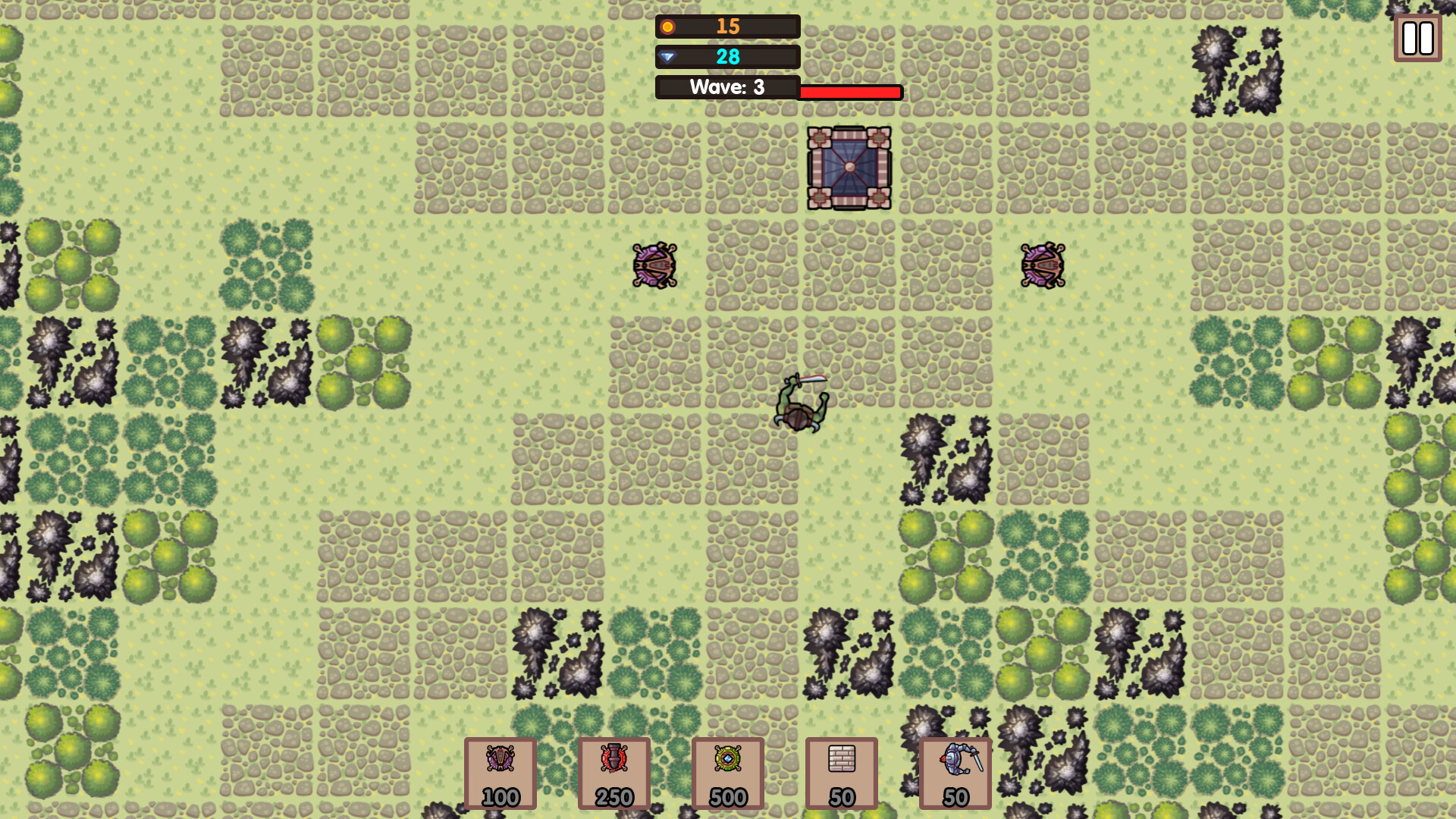Viewport: 1456px width, 819px height.
Task: Click the 500 cost label under gem tower
Action: tap(728, 797)
